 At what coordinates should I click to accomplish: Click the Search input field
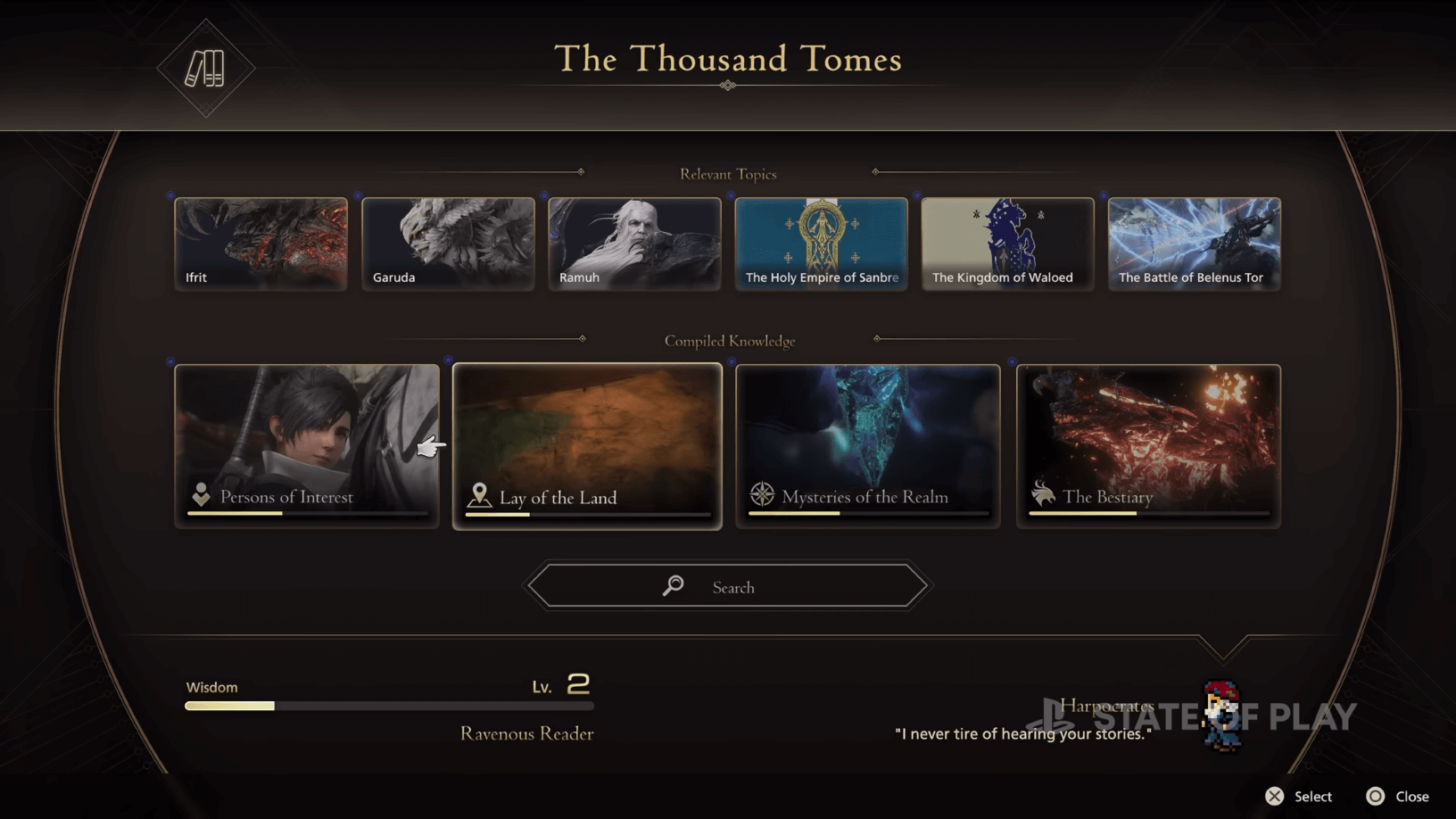727,586
